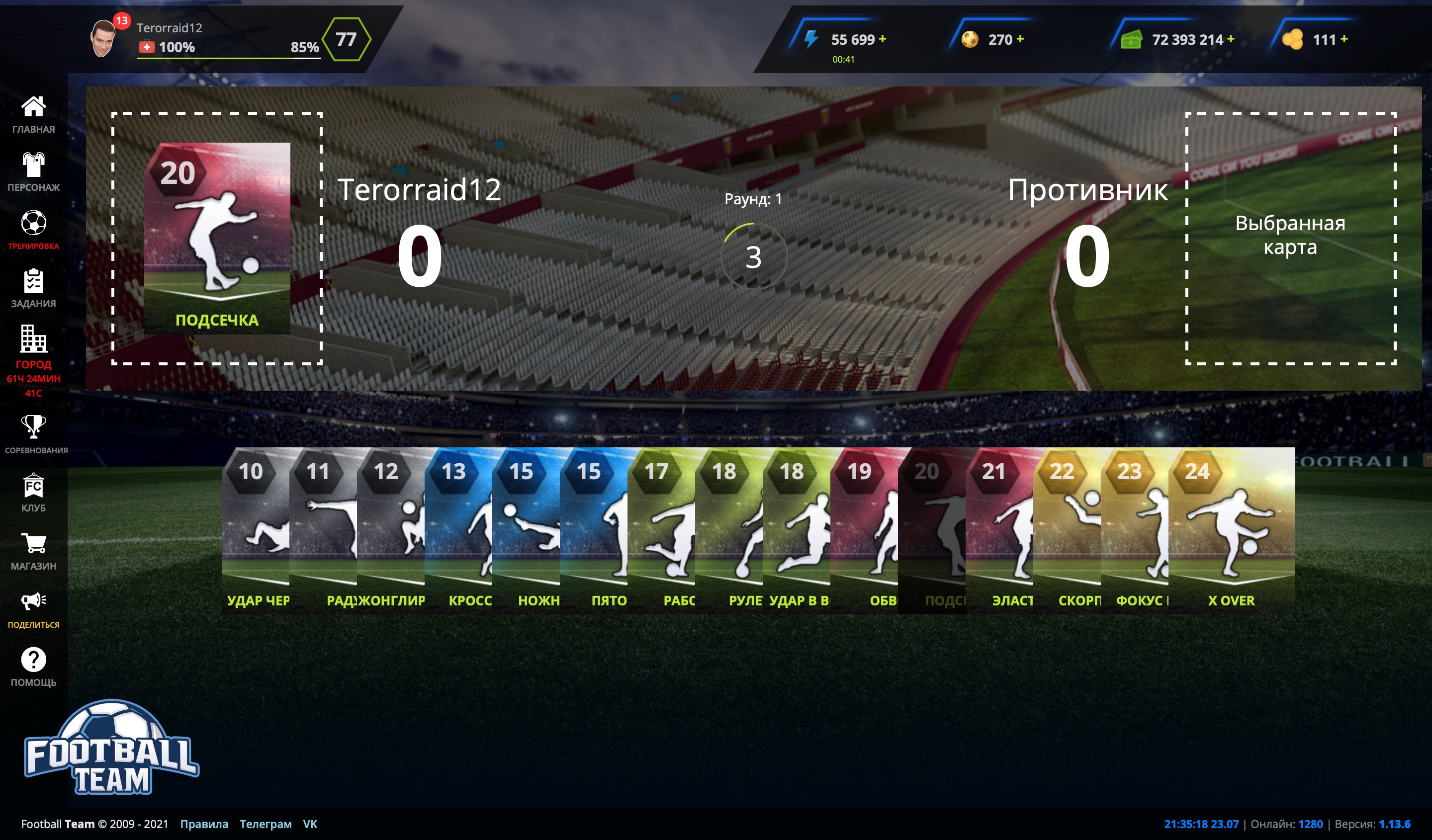Pick the blue Кросс card numbered 13

pyautogui.click(x=458, y=529)
